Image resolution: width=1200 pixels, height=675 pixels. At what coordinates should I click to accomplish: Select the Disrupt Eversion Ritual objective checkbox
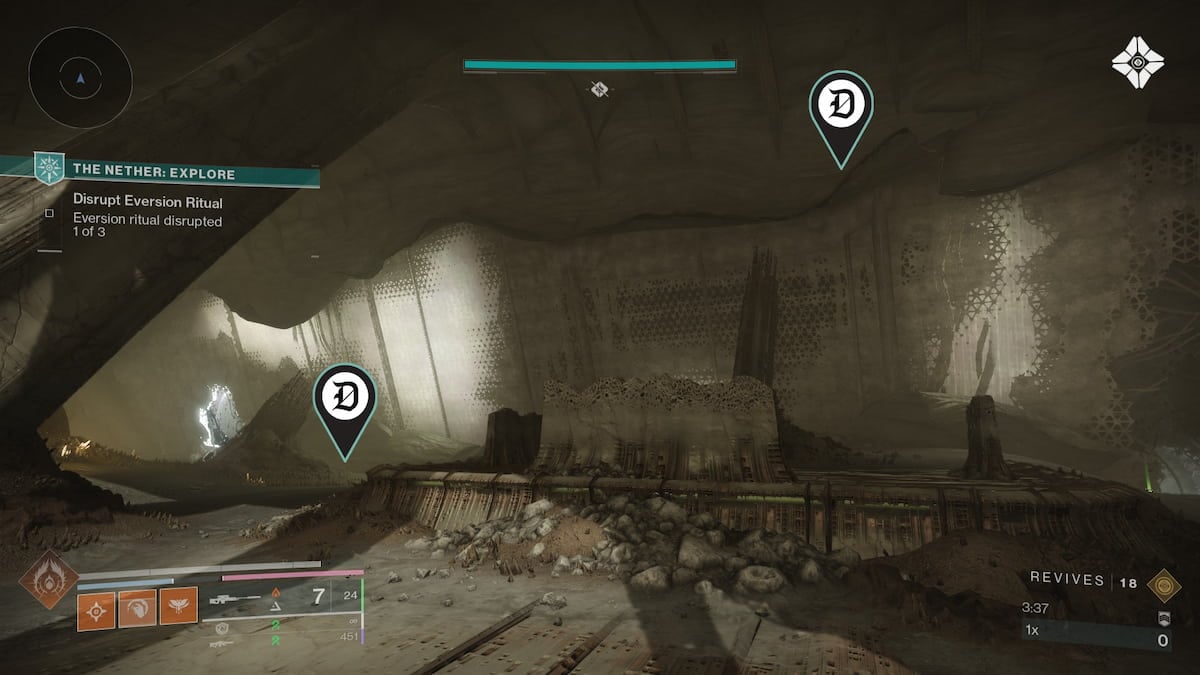click(49, 212)
